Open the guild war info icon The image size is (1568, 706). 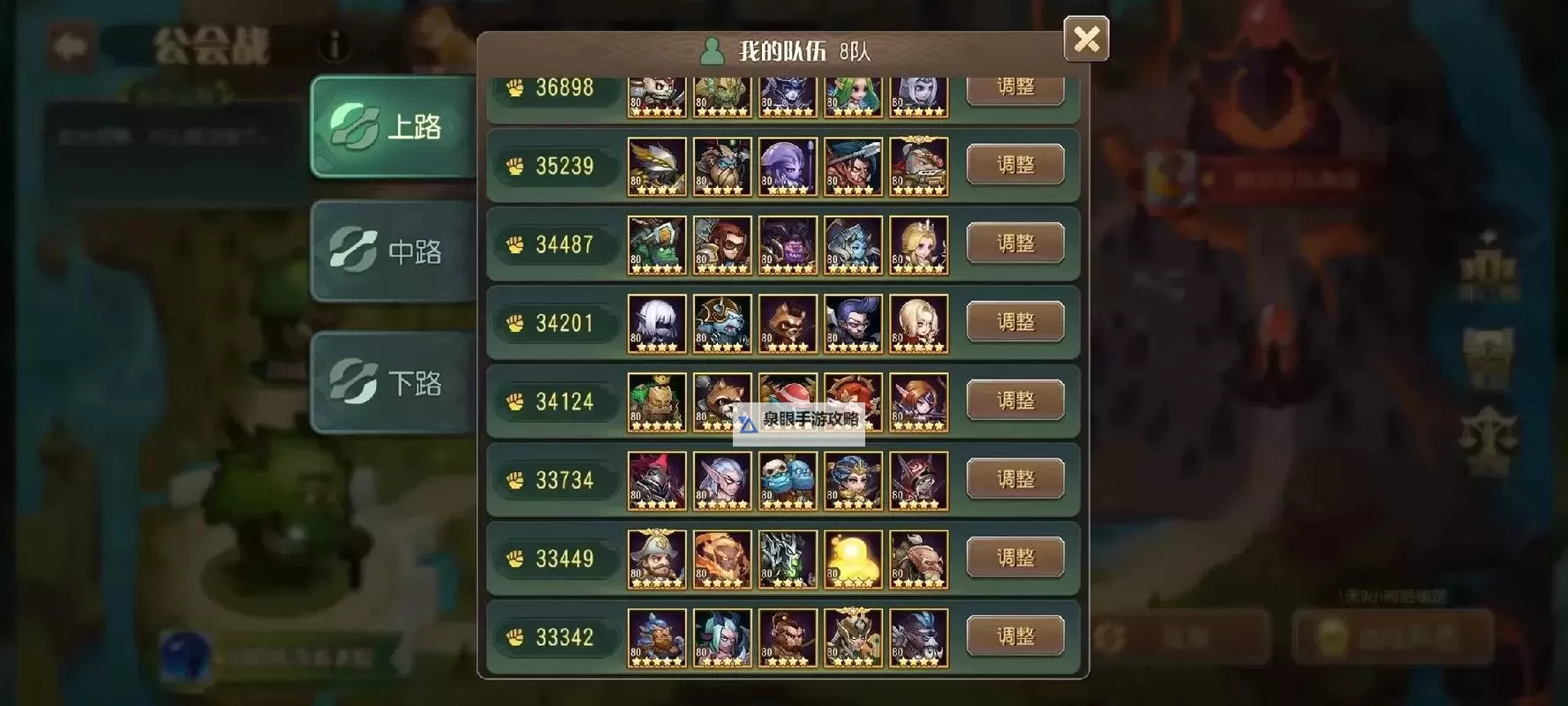coord(335,45)
